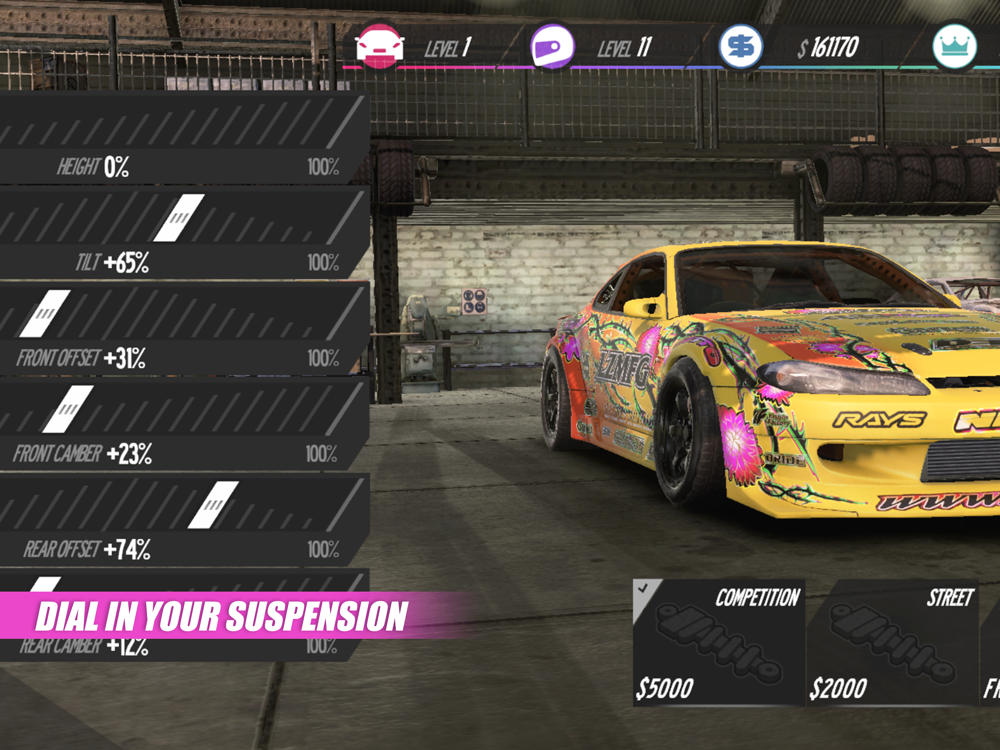1000x750 pixels.
Task: Tap the crown premium icon
Action: click(953, 47)
